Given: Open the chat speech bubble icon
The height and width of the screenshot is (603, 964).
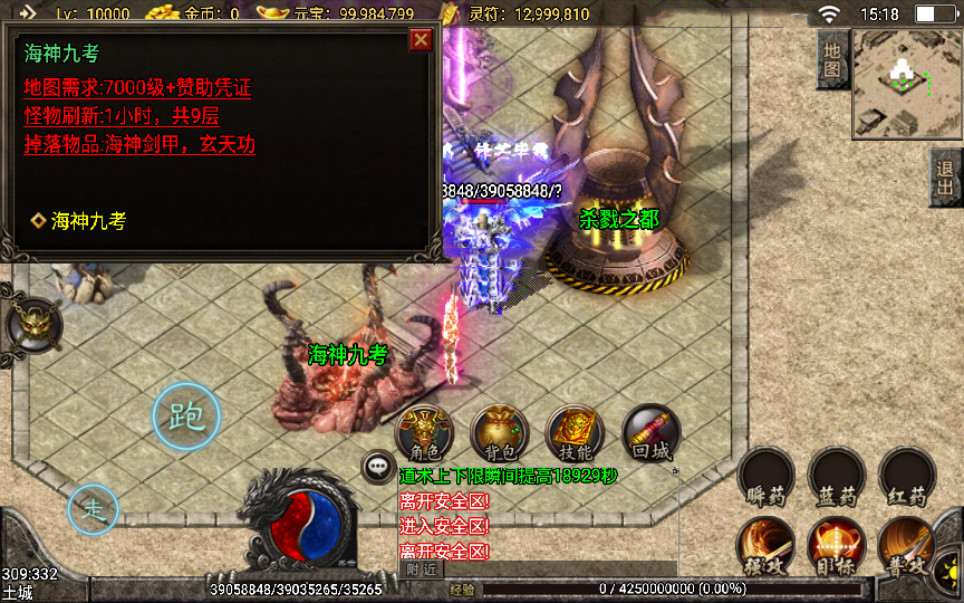Looking at the screenshot, I should click(x=378, y=465).
